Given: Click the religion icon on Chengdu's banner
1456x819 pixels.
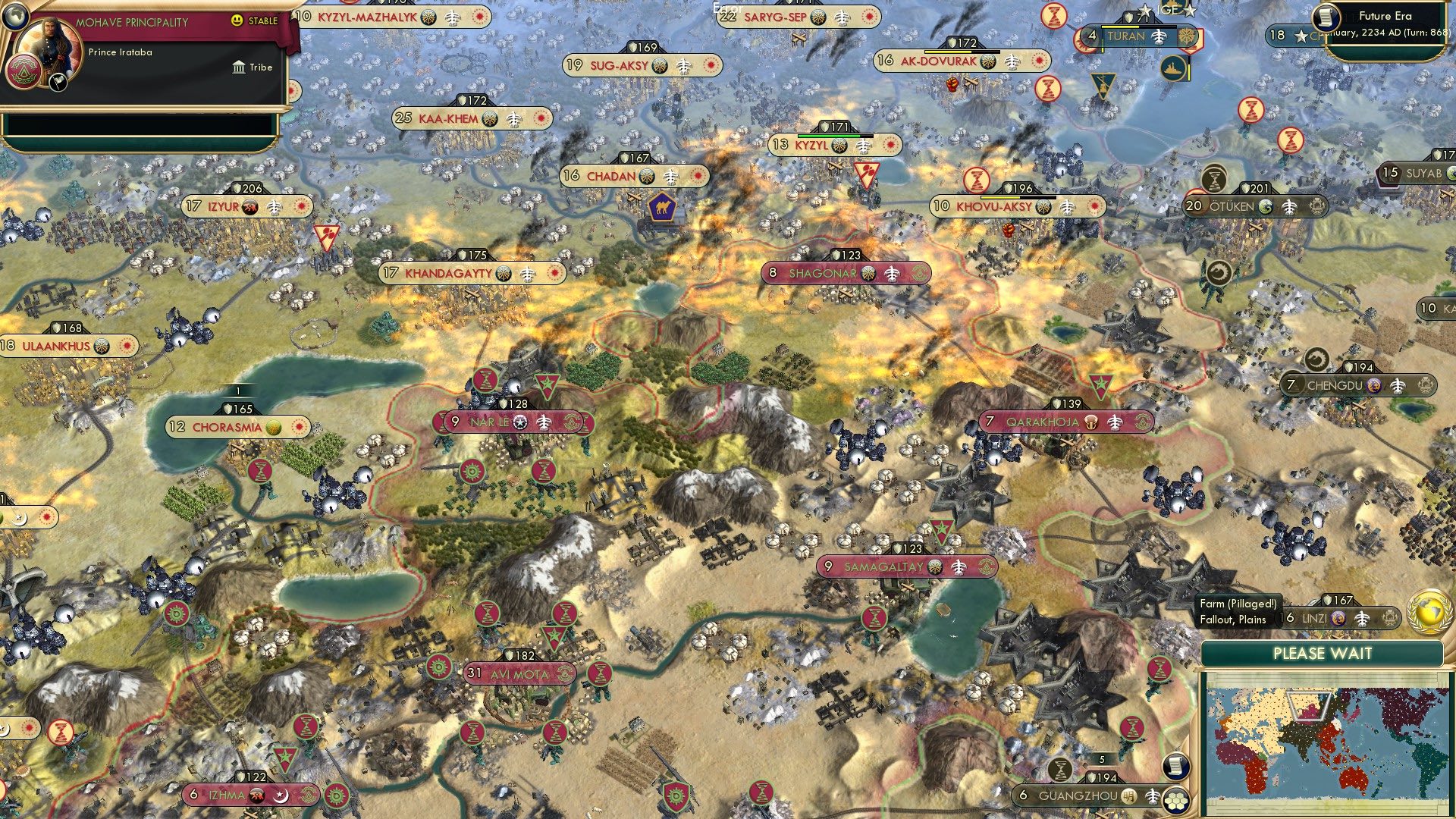Looking at the screenshot, I should 1373,384.
